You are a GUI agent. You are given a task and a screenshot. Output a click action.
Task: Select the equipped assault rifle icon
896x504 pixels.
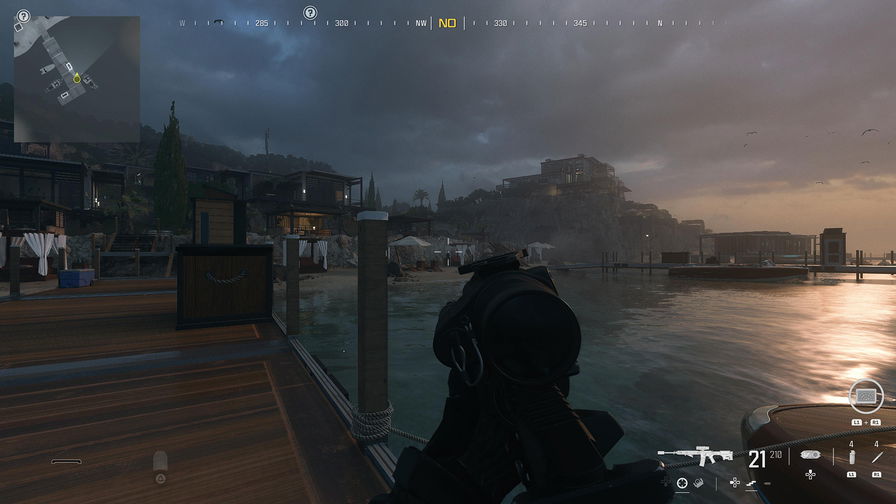tap(695, 457)
